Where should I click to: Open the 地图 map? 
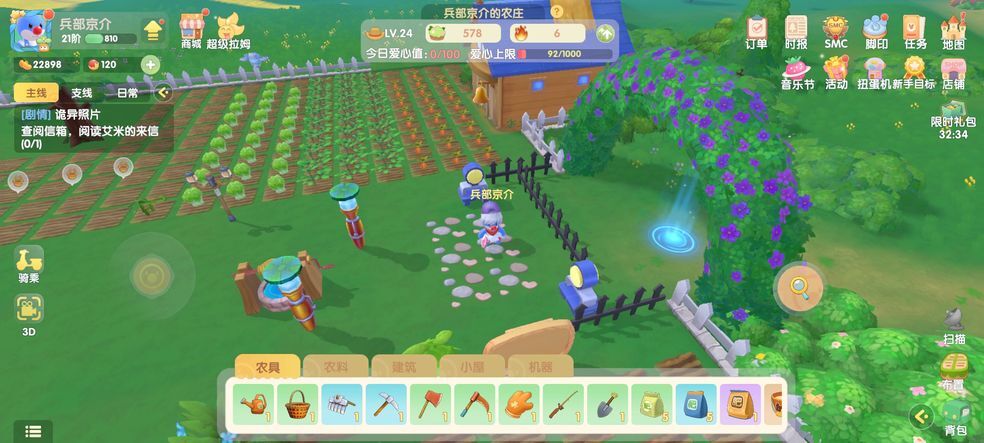(953, 31)
